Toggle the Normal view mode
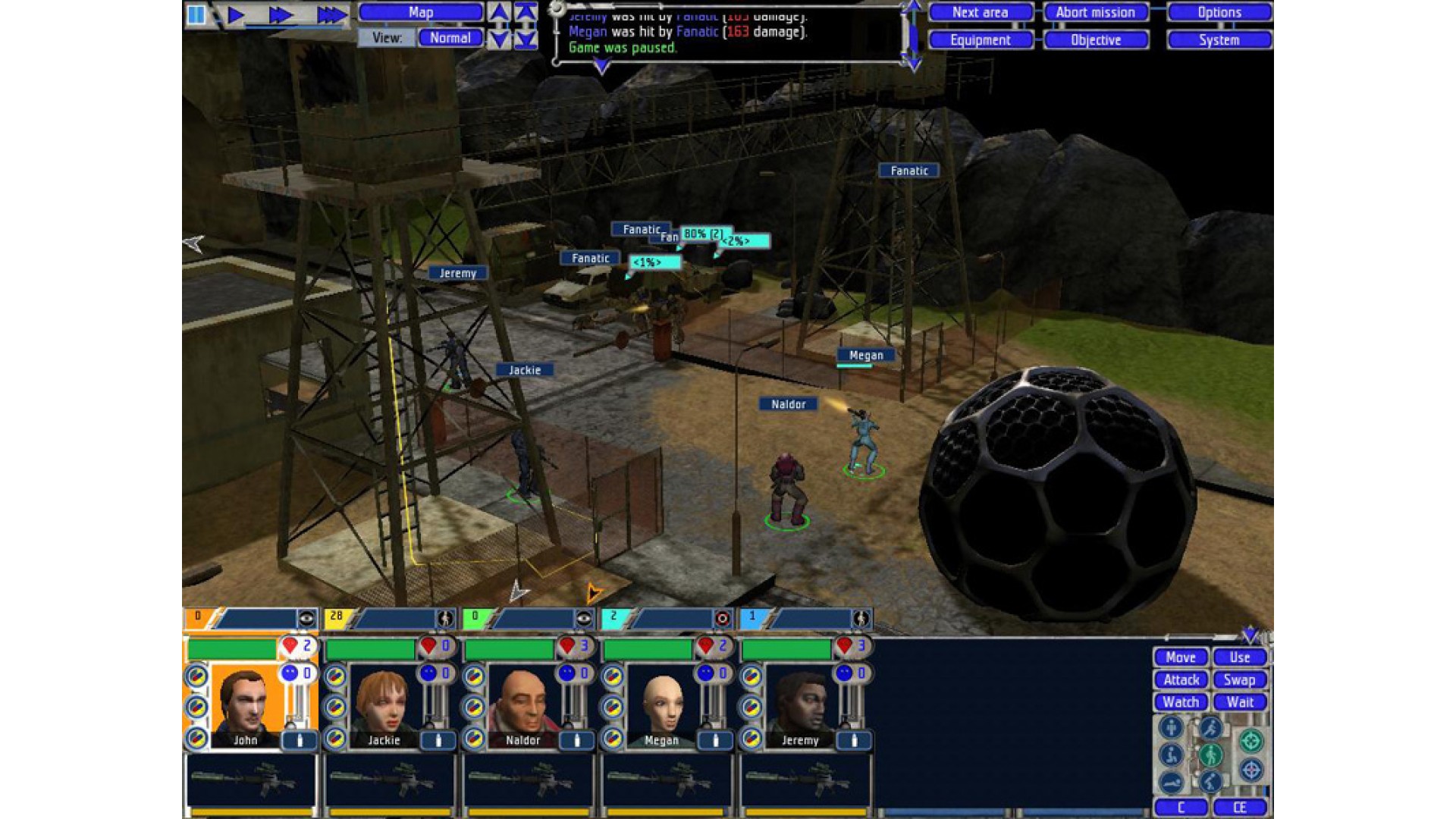This screenshot has height=819, width=1456. coord(450,38)
